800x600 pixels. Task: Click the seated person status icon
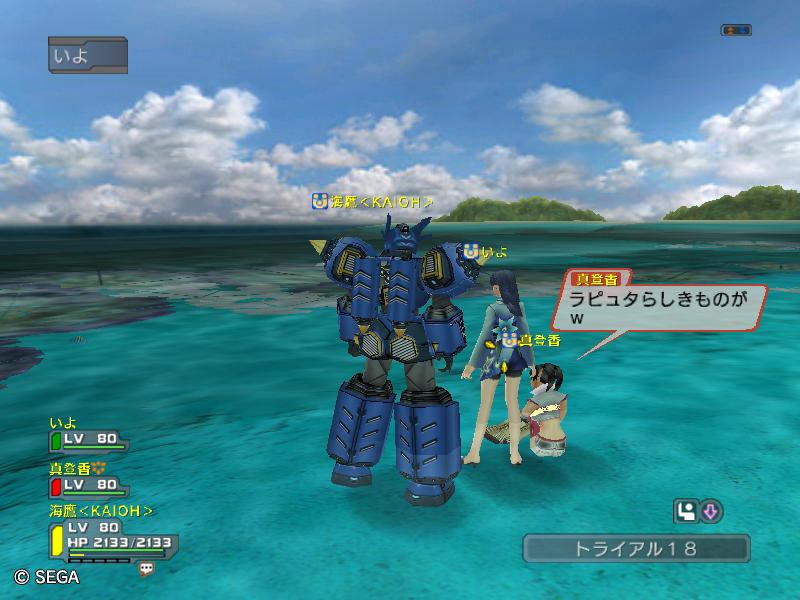coord(686,512)
